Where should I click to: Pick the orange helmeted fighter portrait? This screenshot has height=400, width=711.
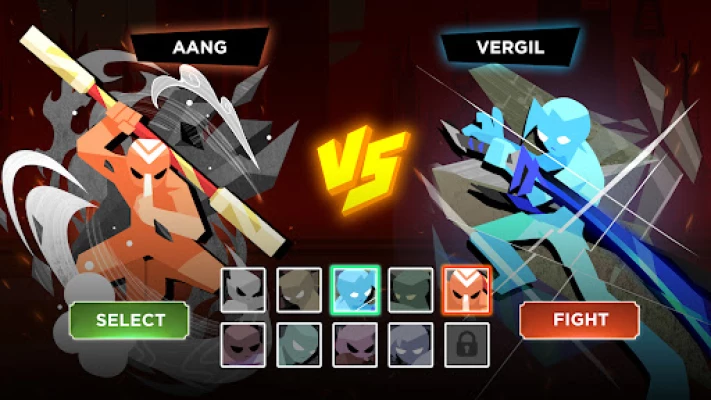click(x=467, y=290)
